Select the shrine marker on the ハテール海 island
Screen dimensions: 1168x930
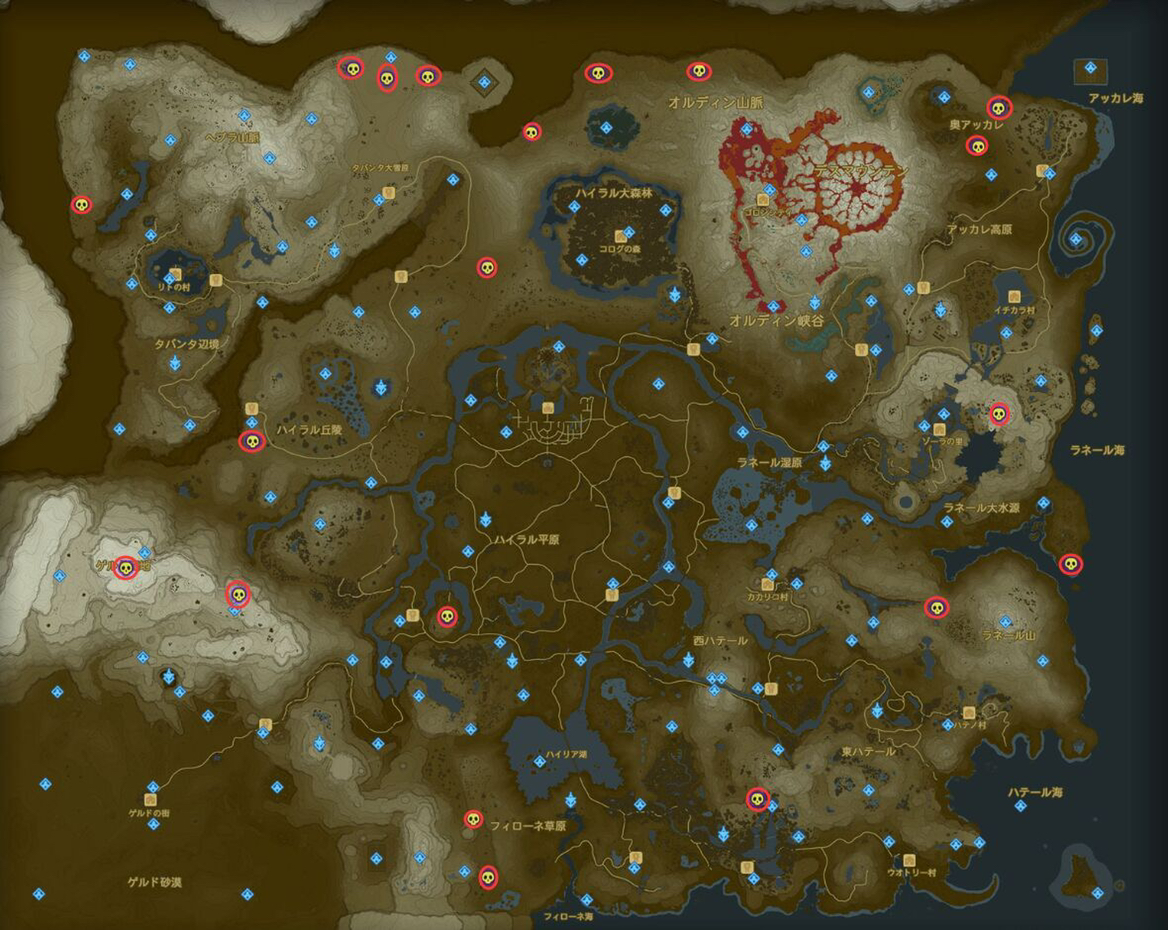(x=1098, y=892)
